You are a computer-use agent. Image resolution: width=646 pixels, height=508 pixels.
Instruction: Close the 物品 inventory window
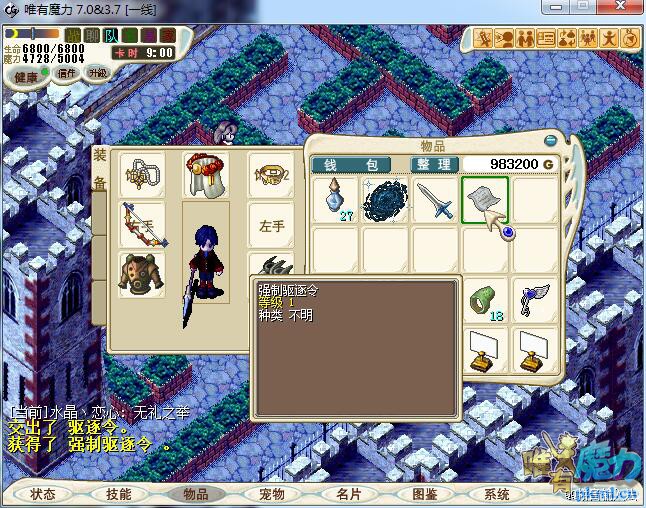pyautogui.click(x=549, y=142)
